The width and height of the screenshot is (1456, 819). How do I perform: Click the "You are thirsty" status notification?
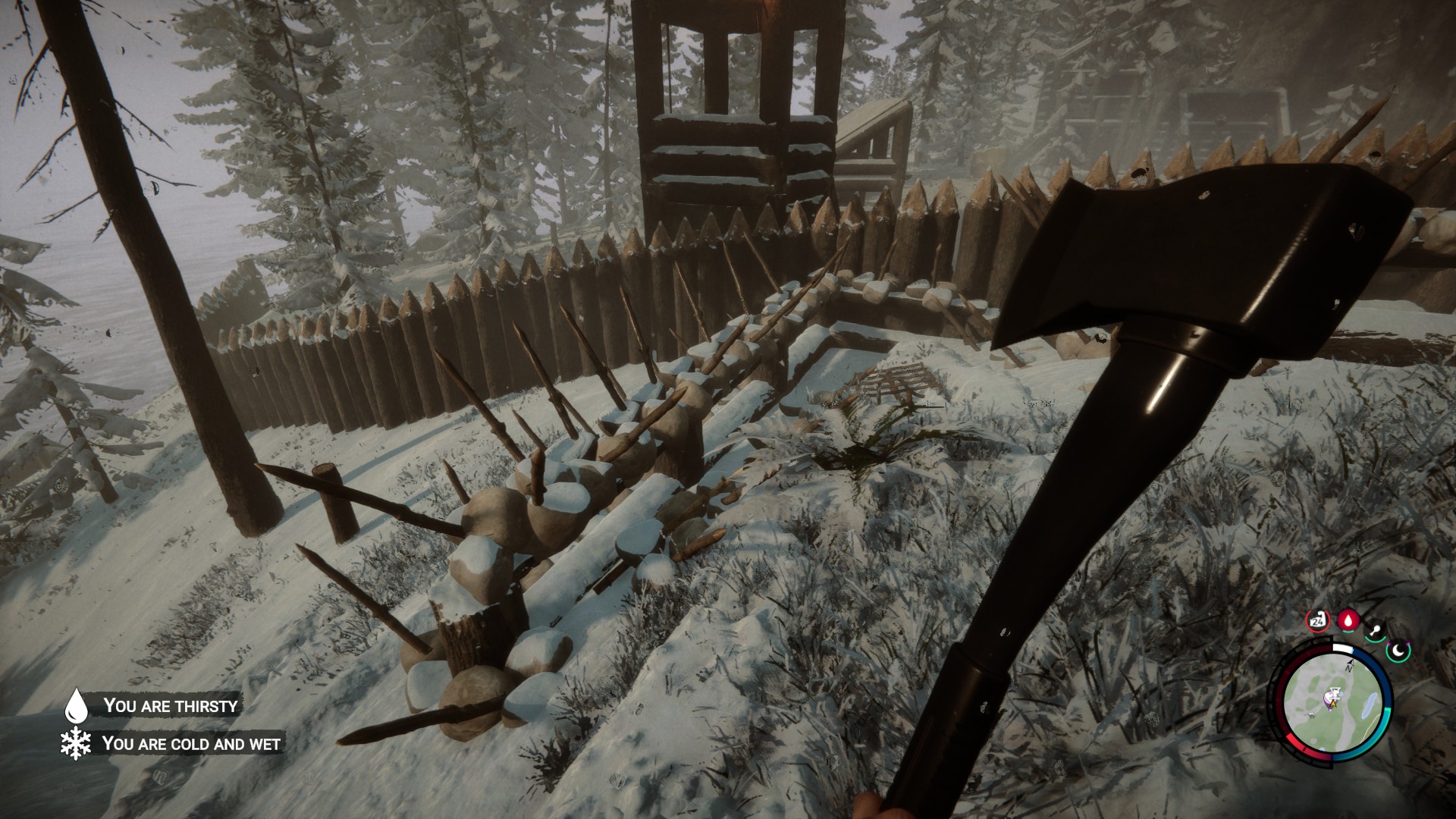[x=170, y=705]
